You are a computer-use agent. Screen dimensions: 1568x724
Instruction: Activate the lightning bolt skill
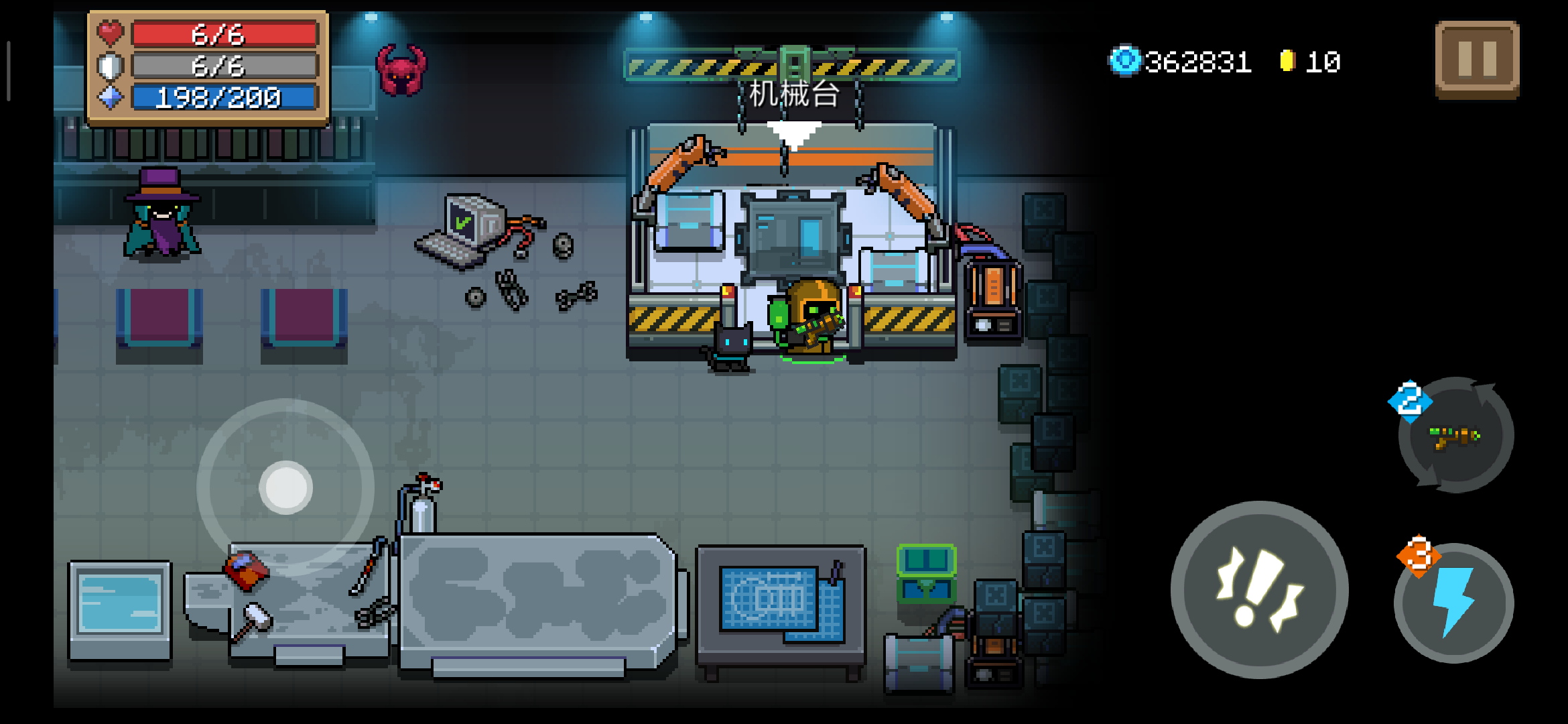tap(1454, 603)
